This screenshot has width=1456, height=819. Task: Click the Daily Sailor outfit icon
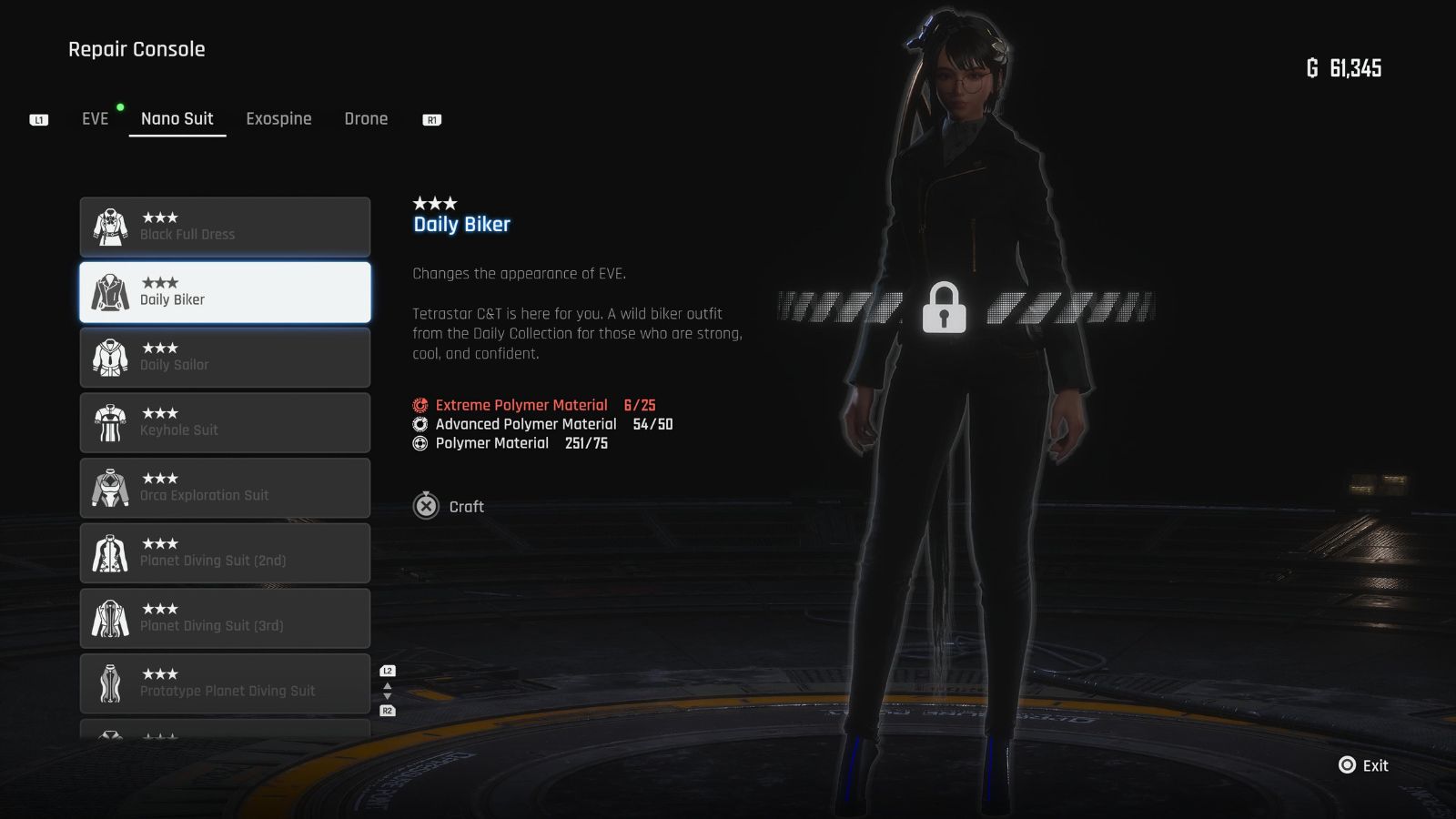(110, 358)
